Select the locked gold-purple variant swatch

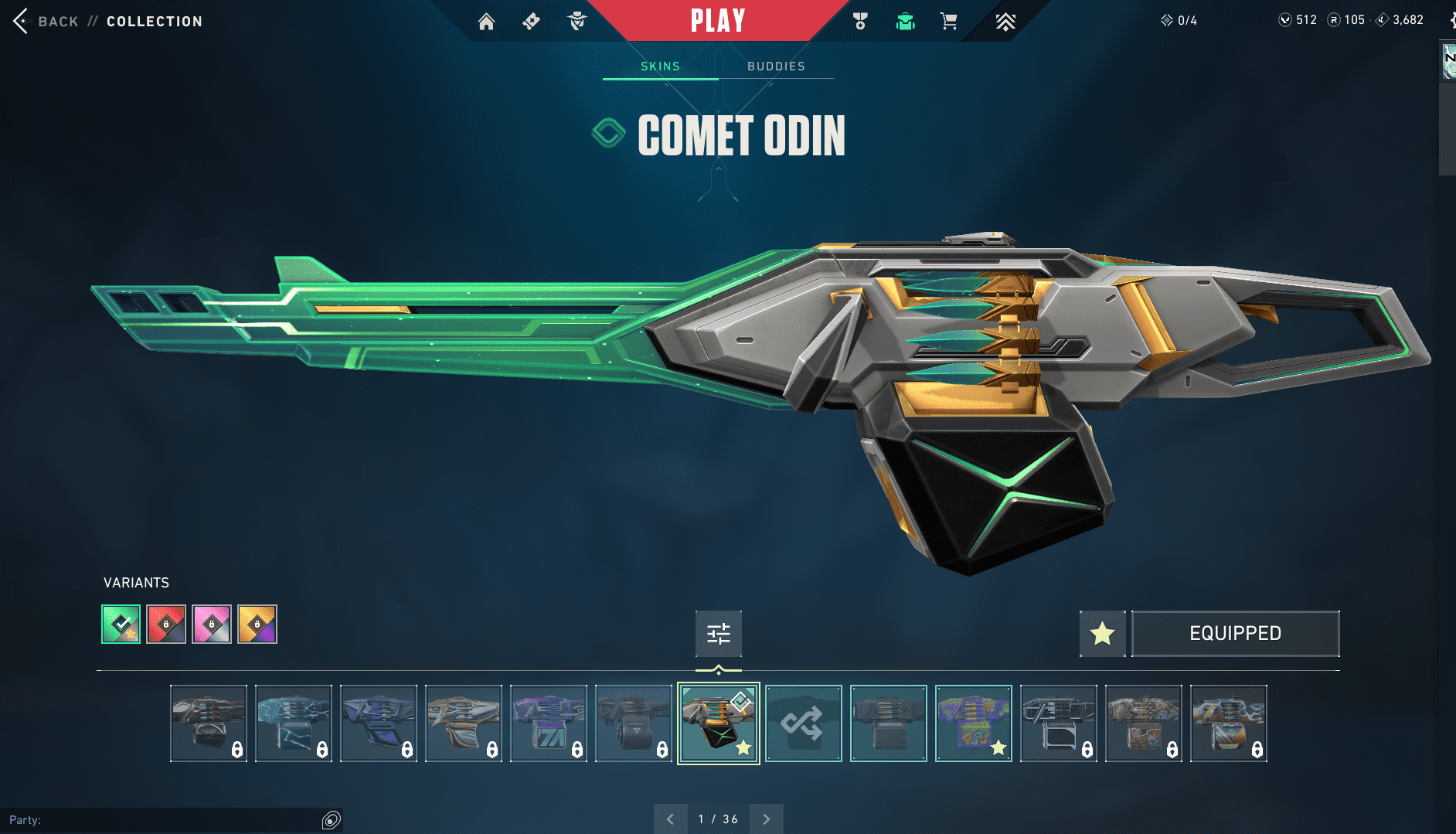point(257,624)
